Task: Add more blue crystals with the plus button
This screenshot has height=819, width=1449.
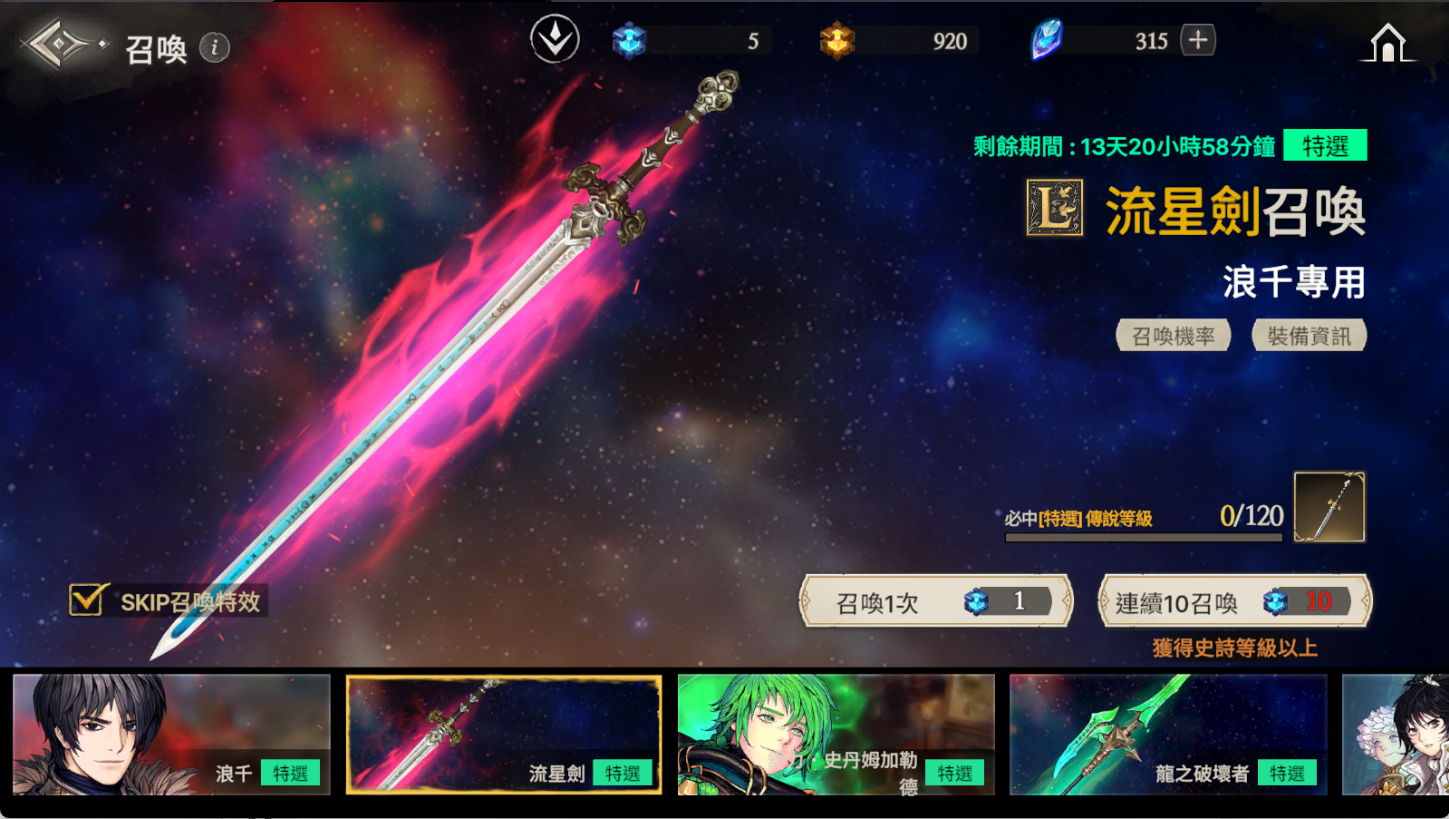Action: (1197, 40)
